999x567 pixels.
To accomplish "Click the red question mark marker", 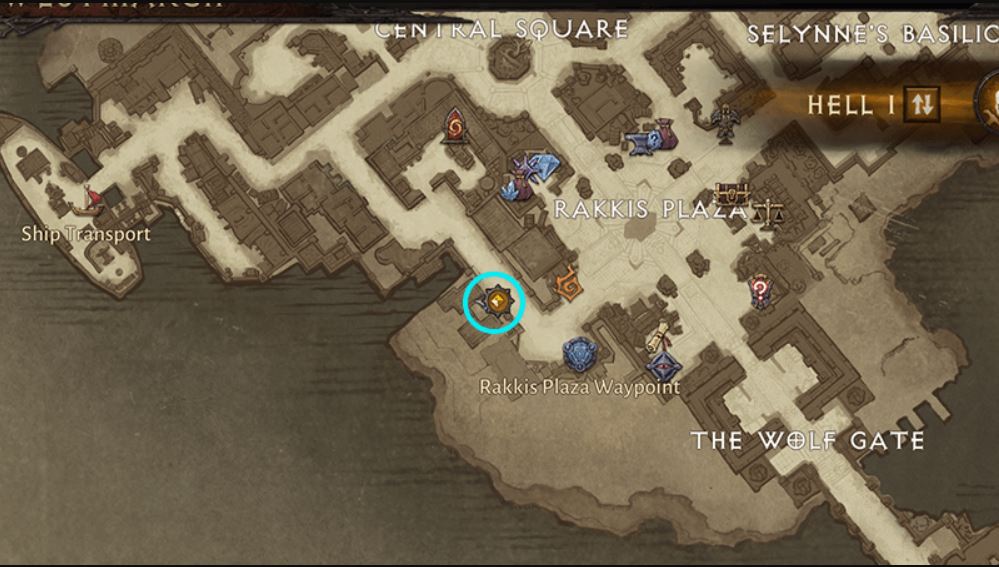I will [x=760, y=291].
